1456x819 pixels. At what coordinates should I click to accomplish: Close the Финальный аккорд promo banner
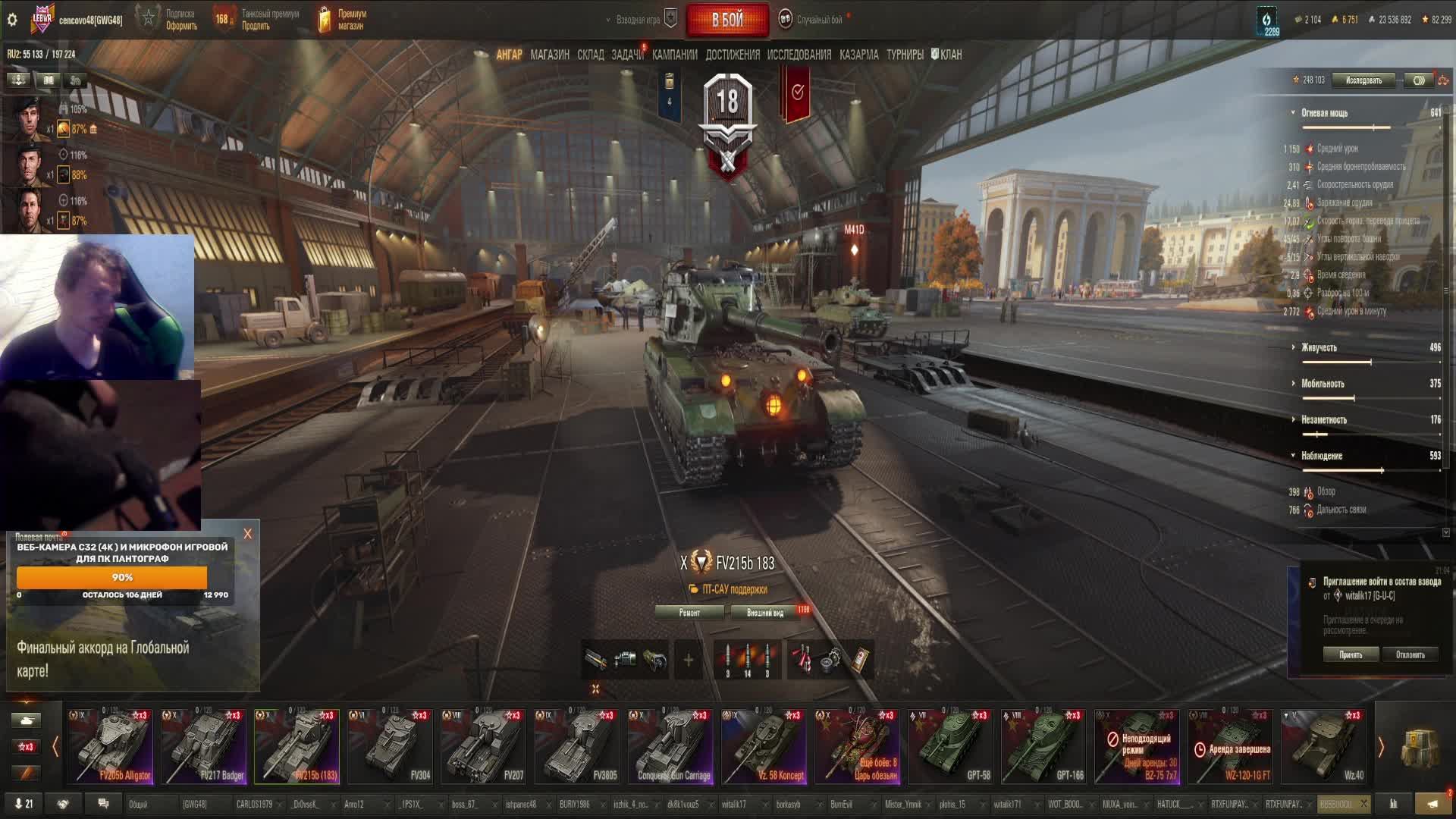tap(247, 534)
